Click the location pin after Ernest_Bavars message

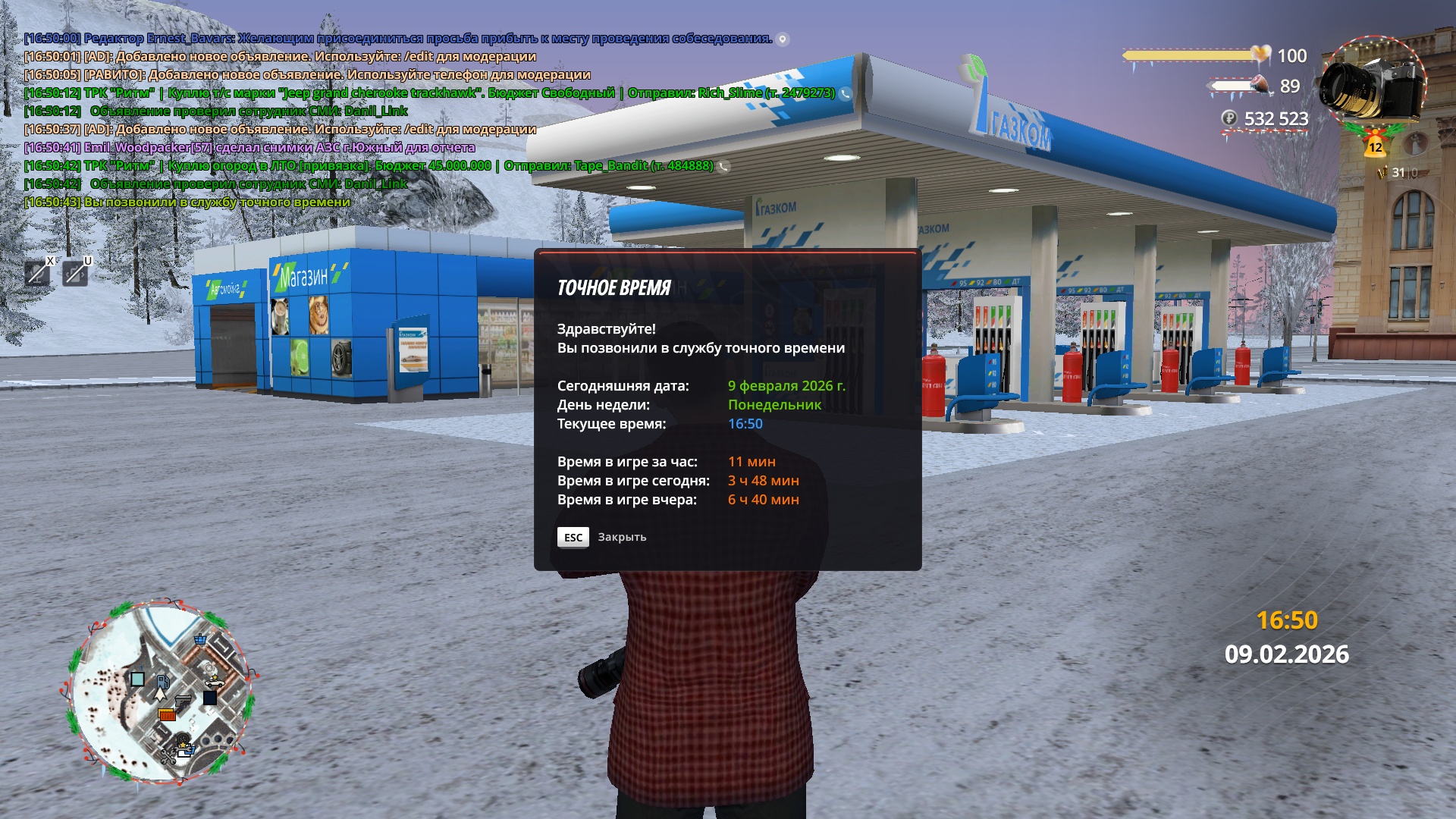pyautogui.click(x=783, y=39)
